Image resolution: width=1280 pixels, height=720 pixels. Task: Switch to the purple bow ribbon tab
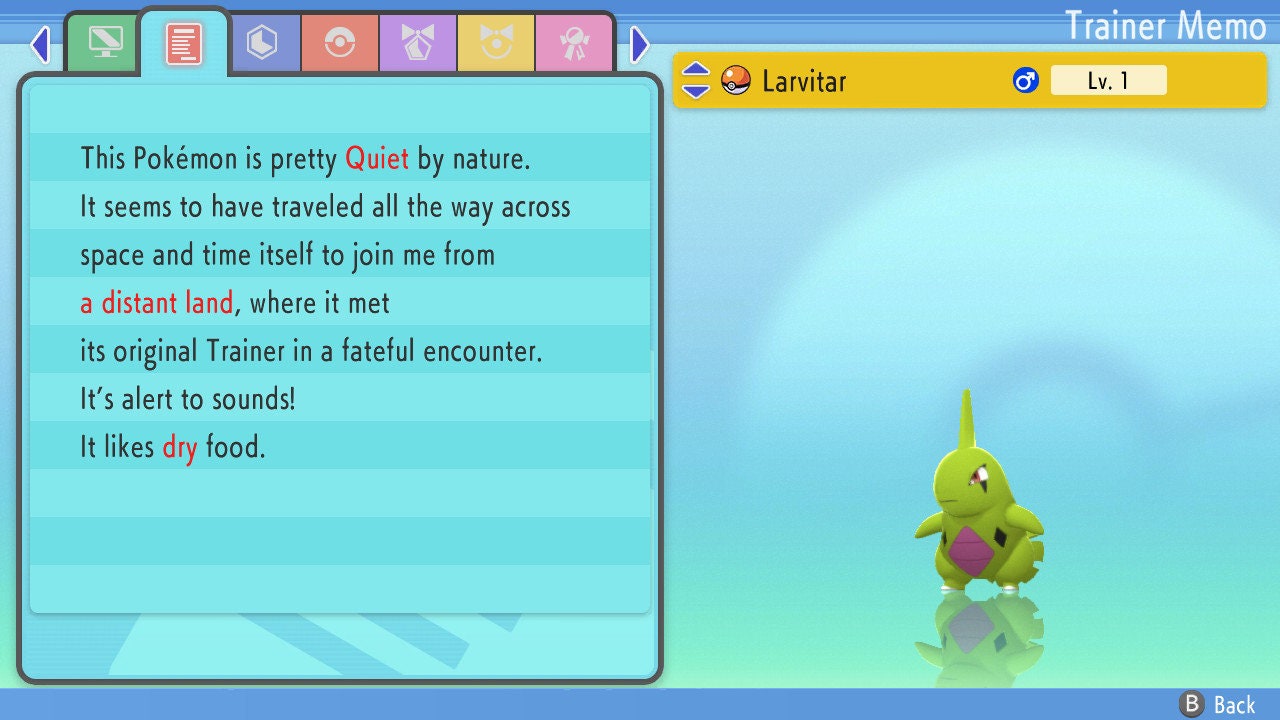[x=417, y=43]
